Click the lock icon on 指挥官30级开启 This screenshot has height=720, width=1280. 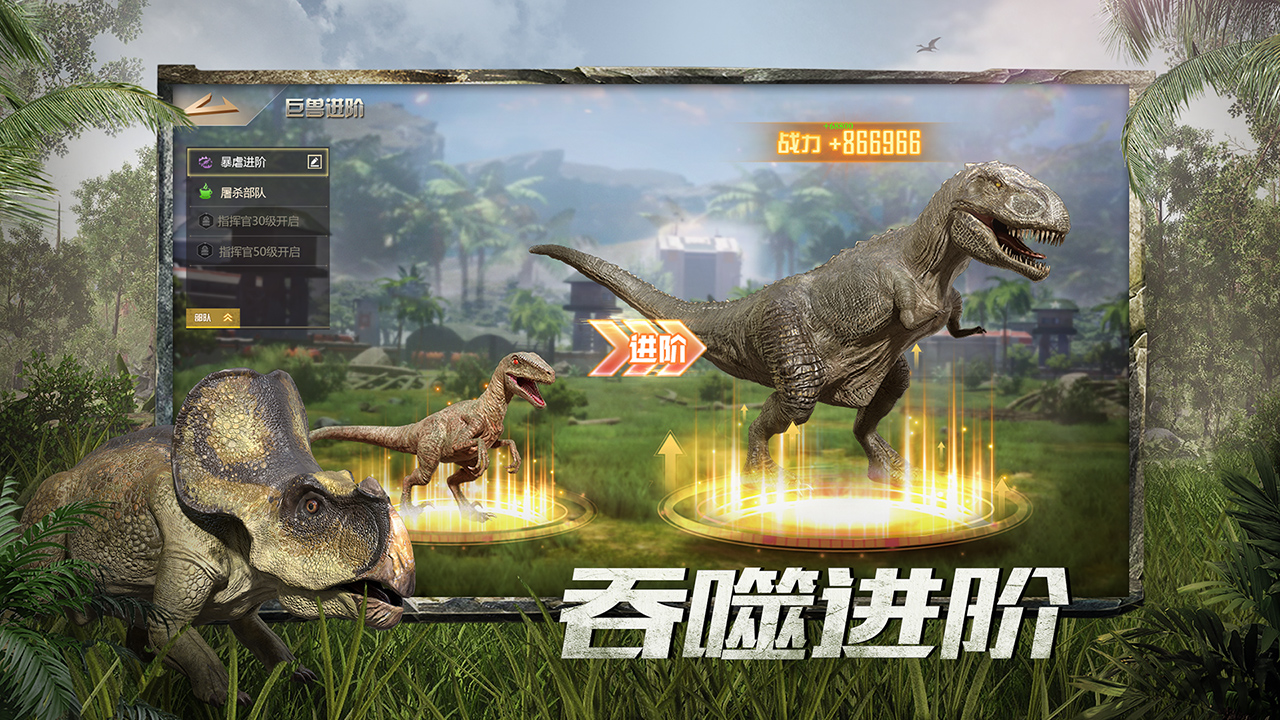click(x=205, y=220)
